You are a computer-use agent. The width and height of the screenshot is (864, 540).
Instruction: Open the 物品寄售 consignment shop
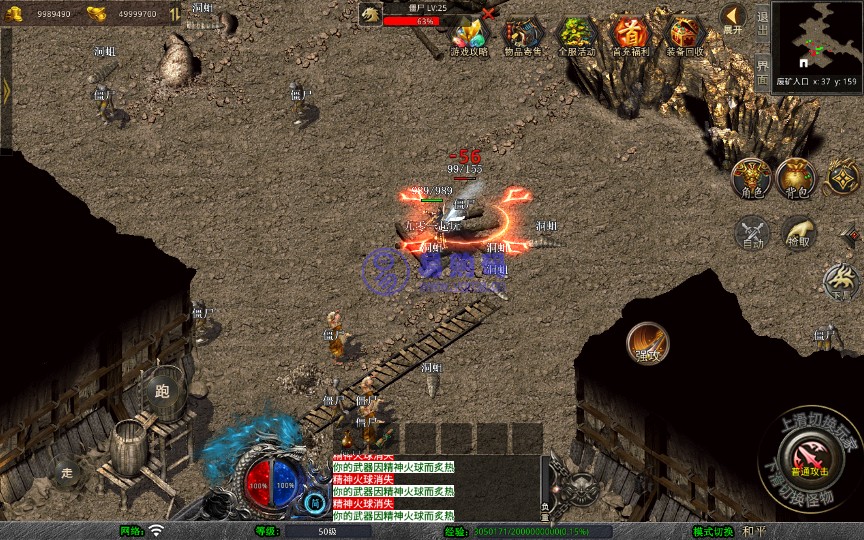(523, 36)
